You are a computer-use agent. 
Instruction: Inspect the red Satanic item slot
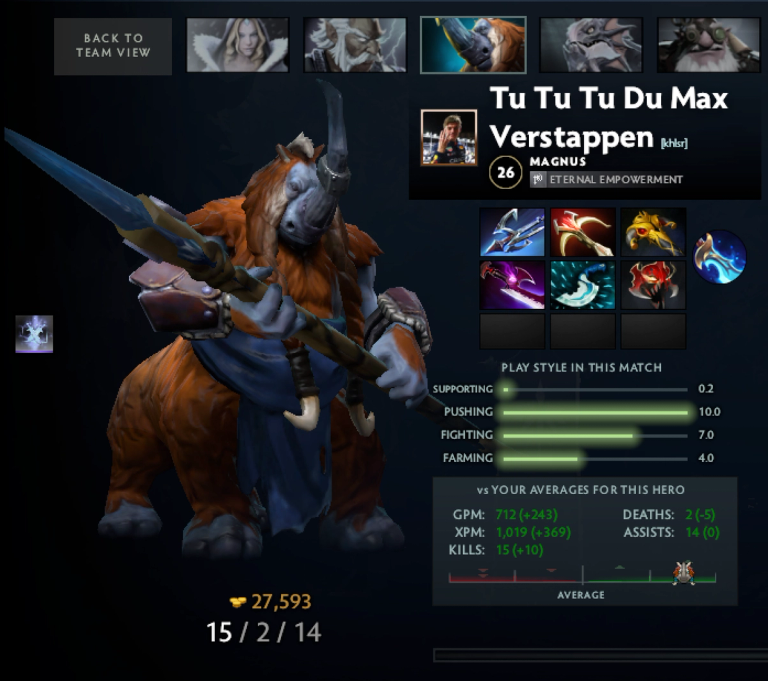pyautogui.click(x=653, y=285)
